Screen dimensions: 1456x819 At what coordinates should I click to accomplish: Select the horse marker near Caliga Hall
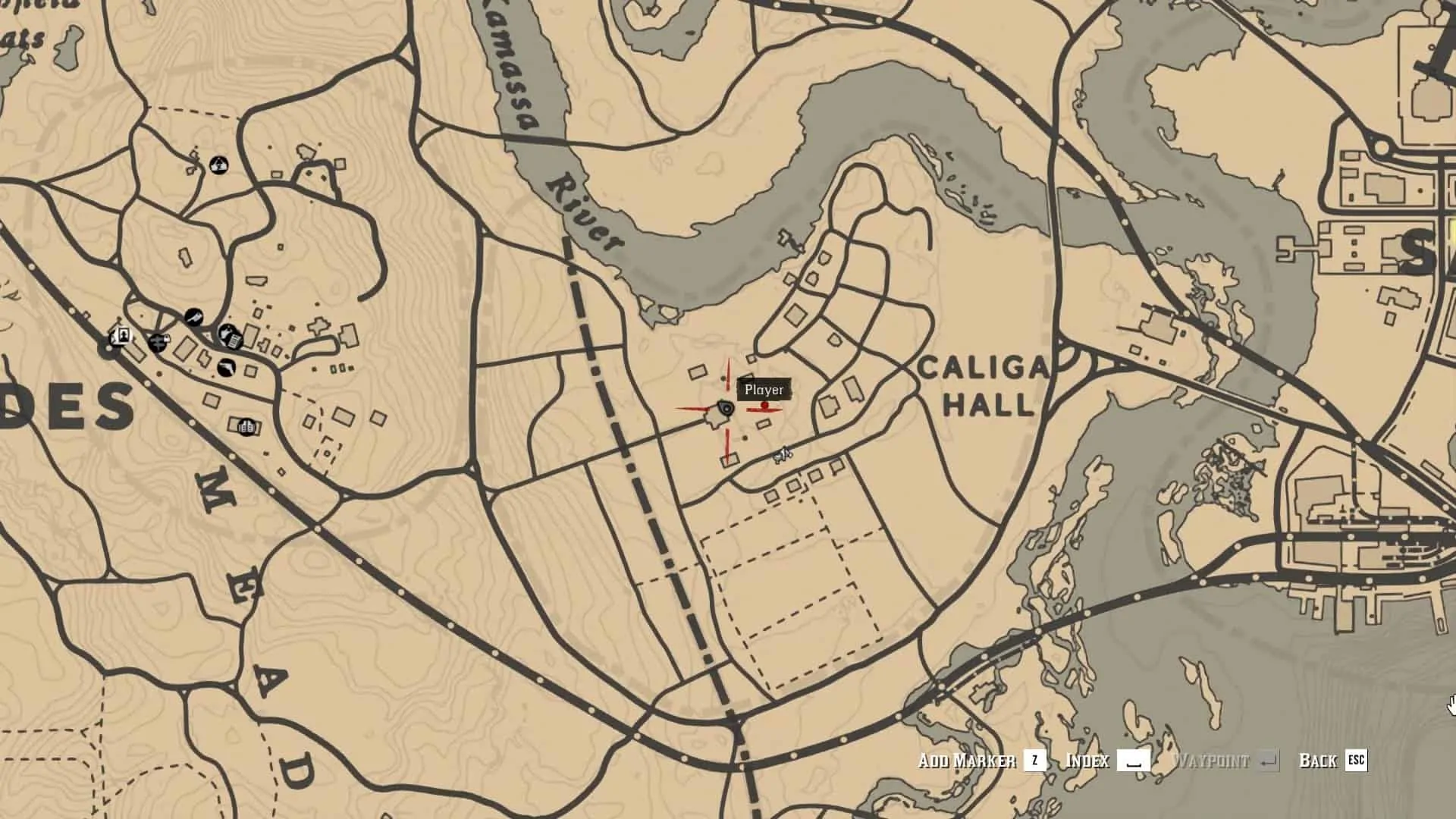click(783, 455)
